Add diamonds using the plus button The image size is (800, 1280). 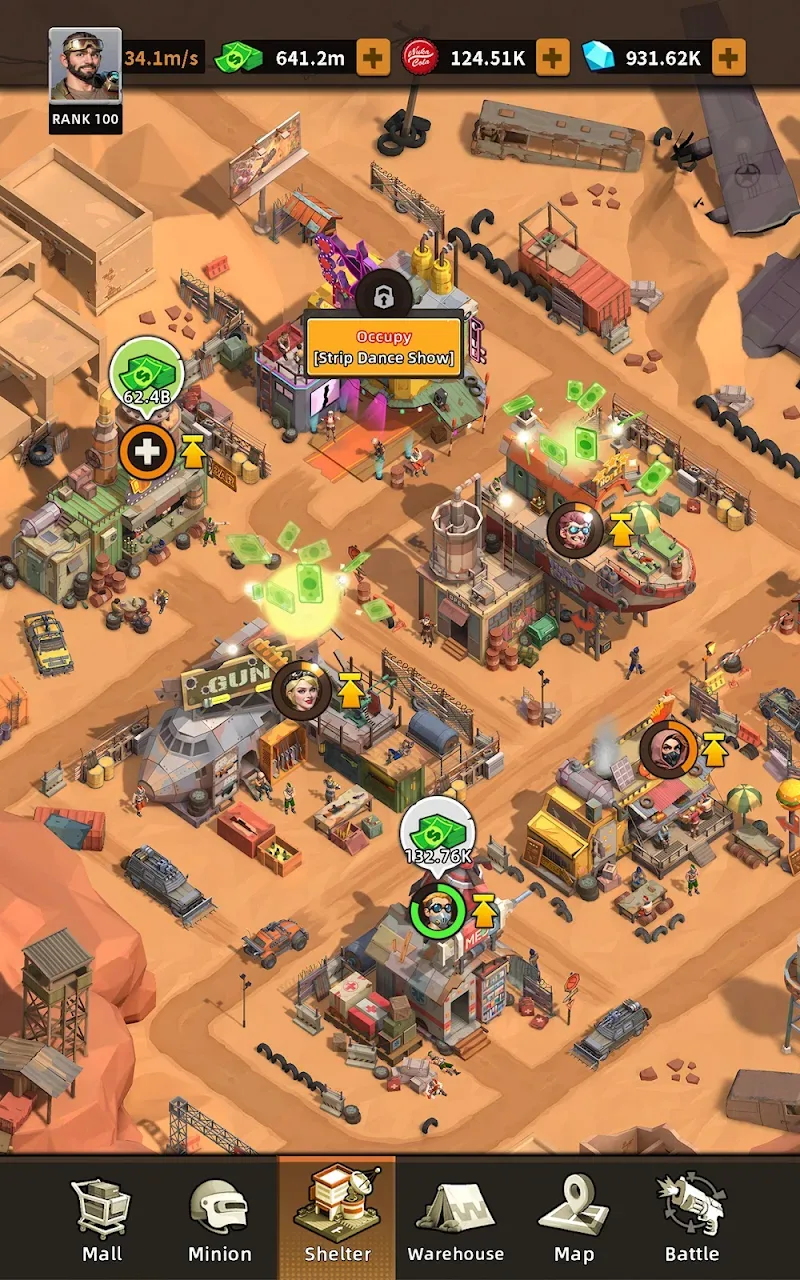click(x=728, y=58)
